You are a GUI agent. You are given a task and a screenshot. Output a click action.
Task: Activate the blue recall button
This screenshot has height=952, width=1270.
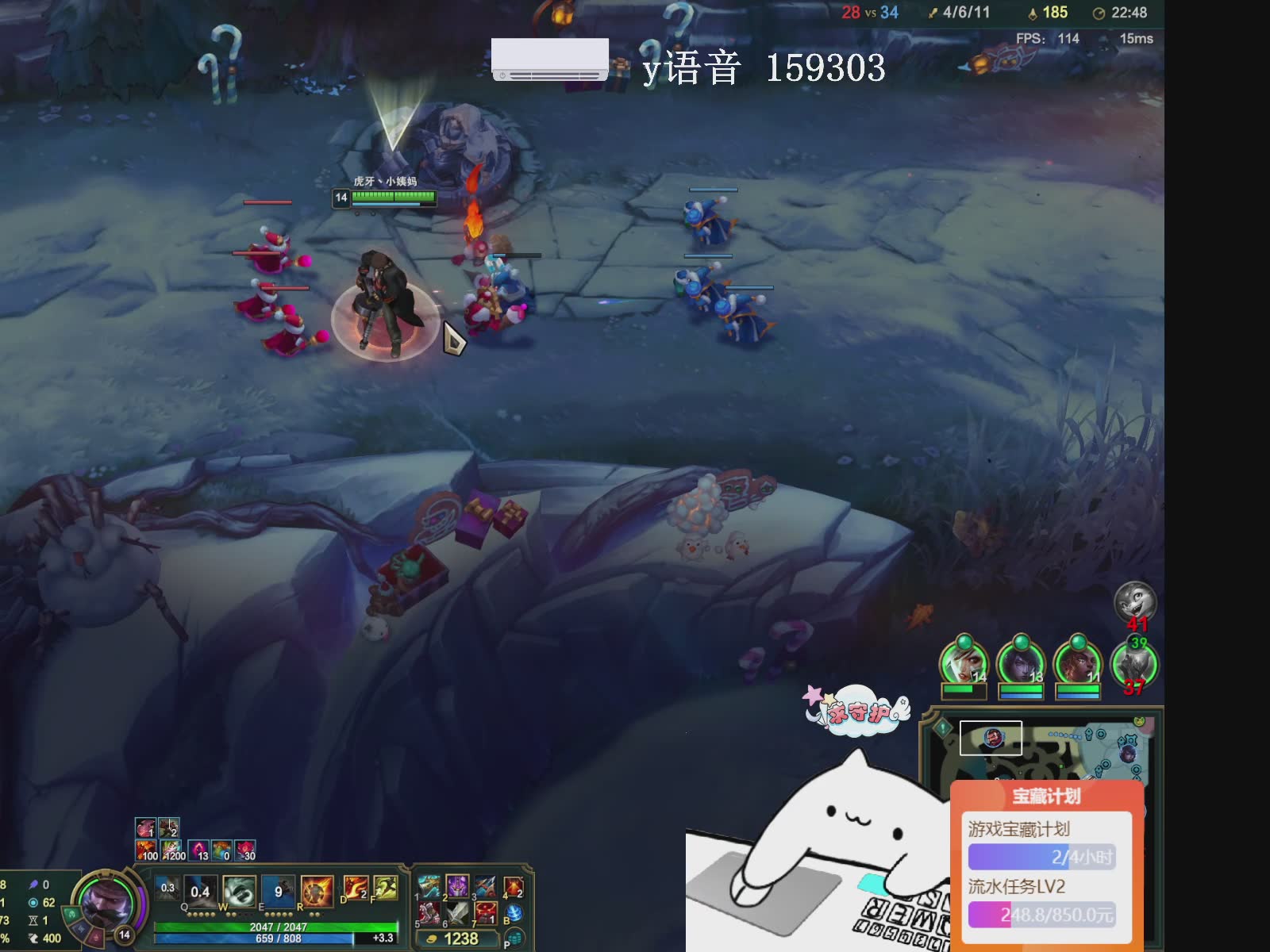point(514,914)
